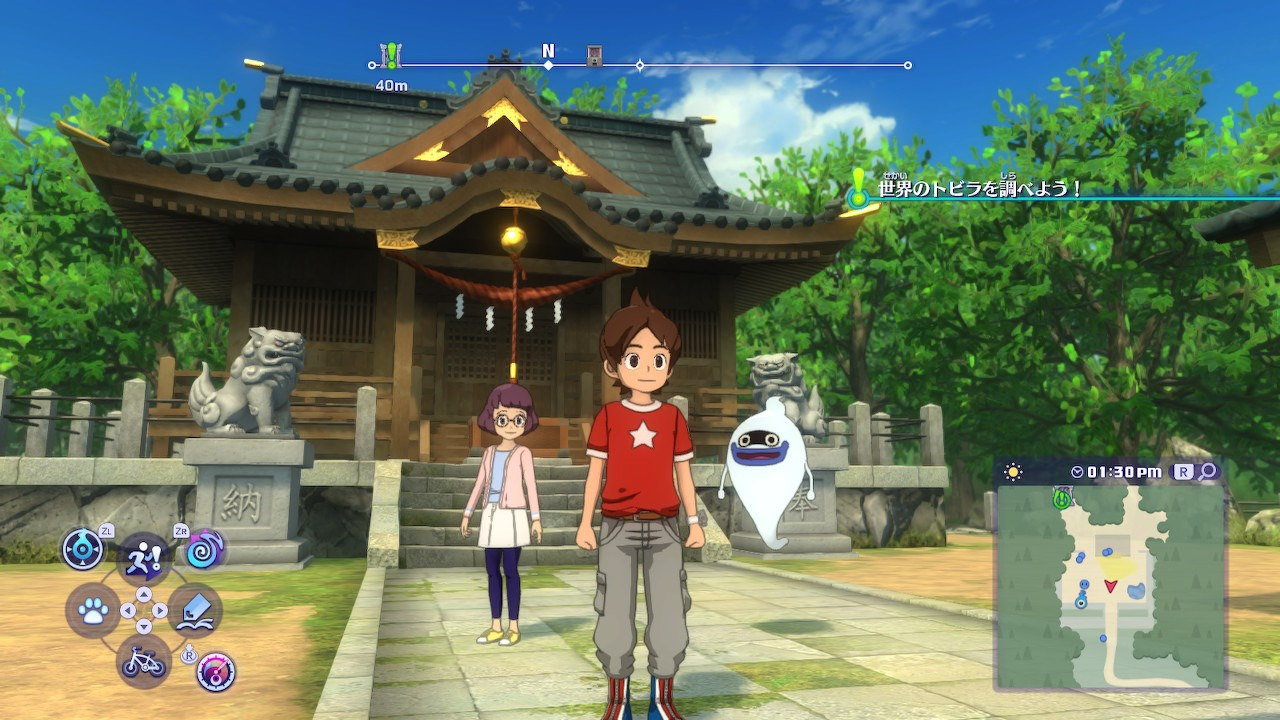
Task: Choose the paw print icon
Action: [x=93, y=611]
